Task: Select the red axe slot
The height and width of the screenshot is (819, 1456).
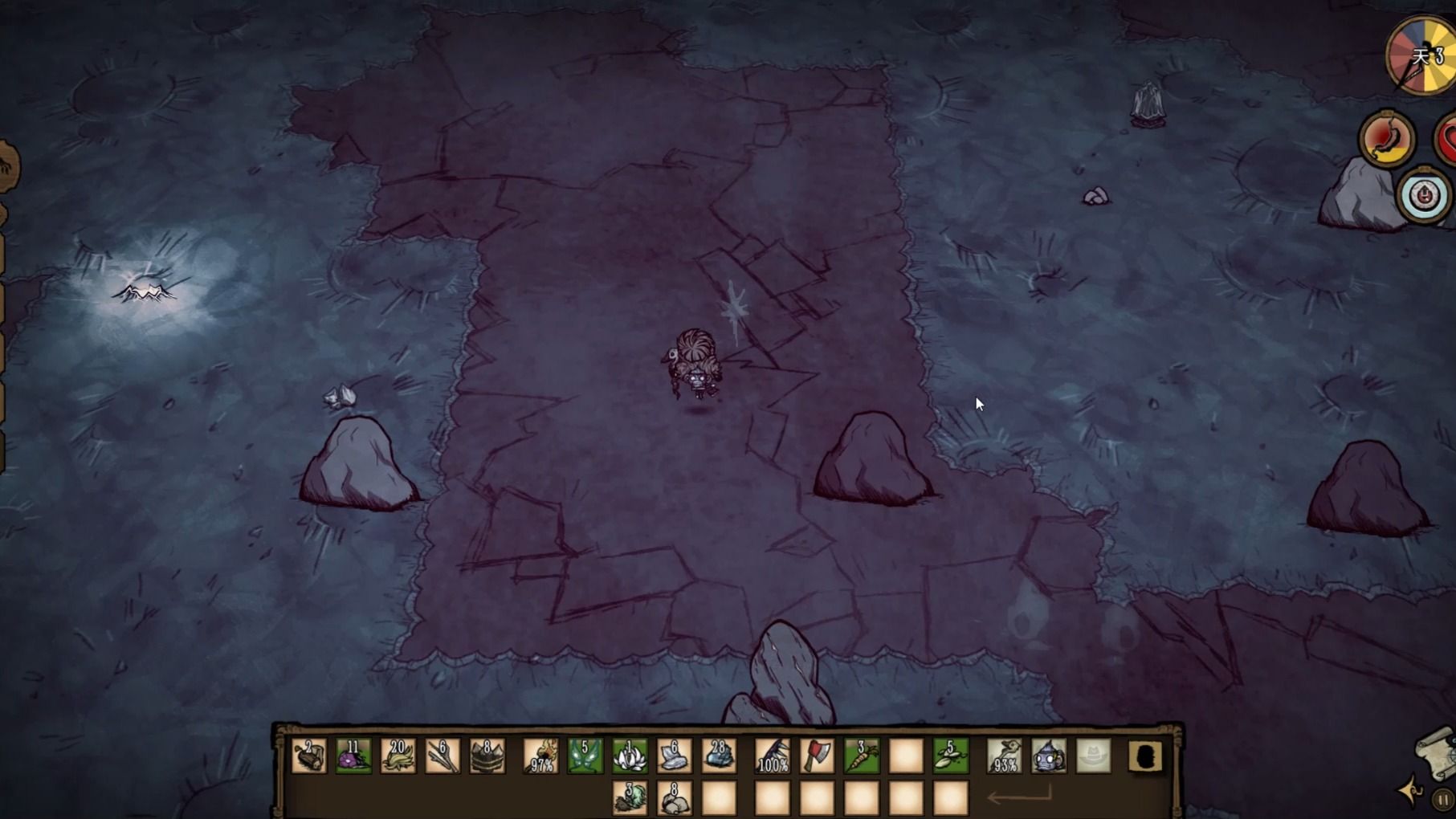Action: point(817,756)
